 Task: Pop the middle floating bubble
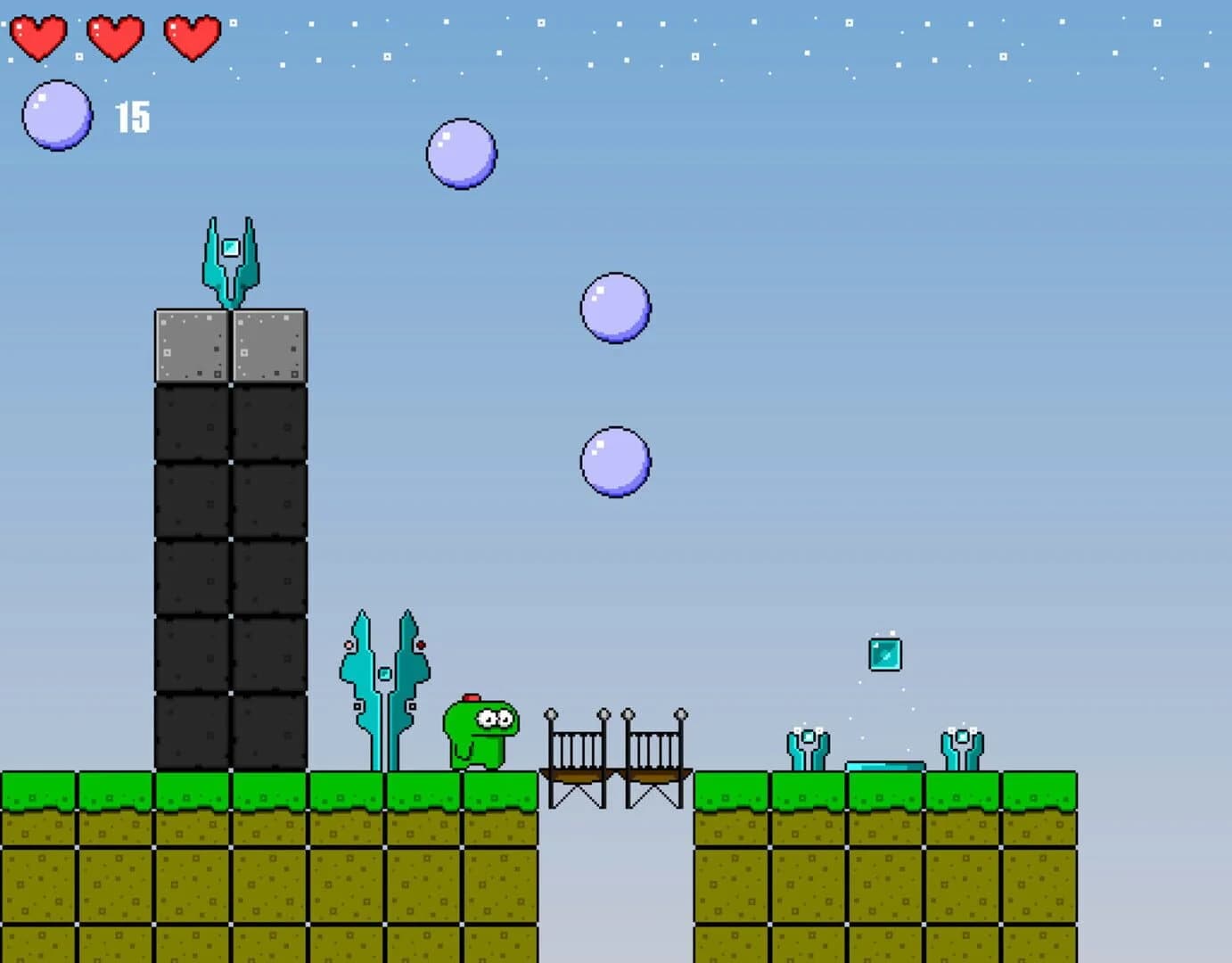[613, 308]
